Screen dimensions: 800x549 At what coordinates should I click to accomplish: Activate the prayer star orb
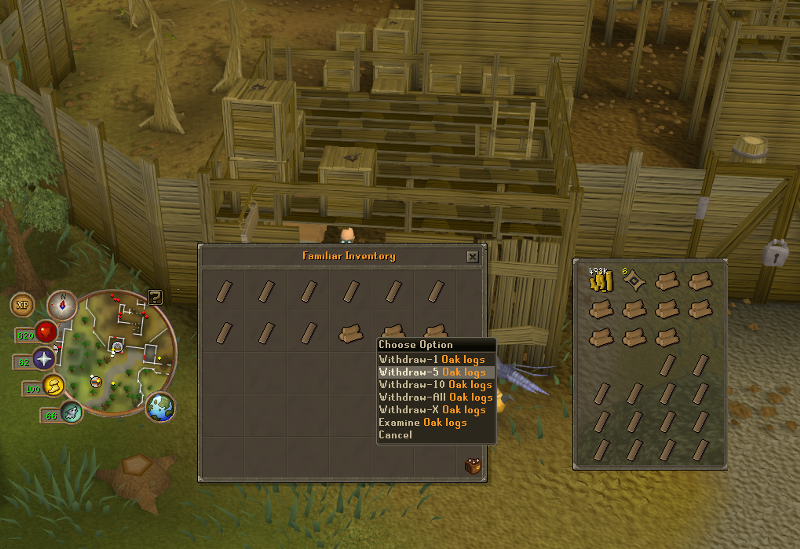[x=44, y=359]
